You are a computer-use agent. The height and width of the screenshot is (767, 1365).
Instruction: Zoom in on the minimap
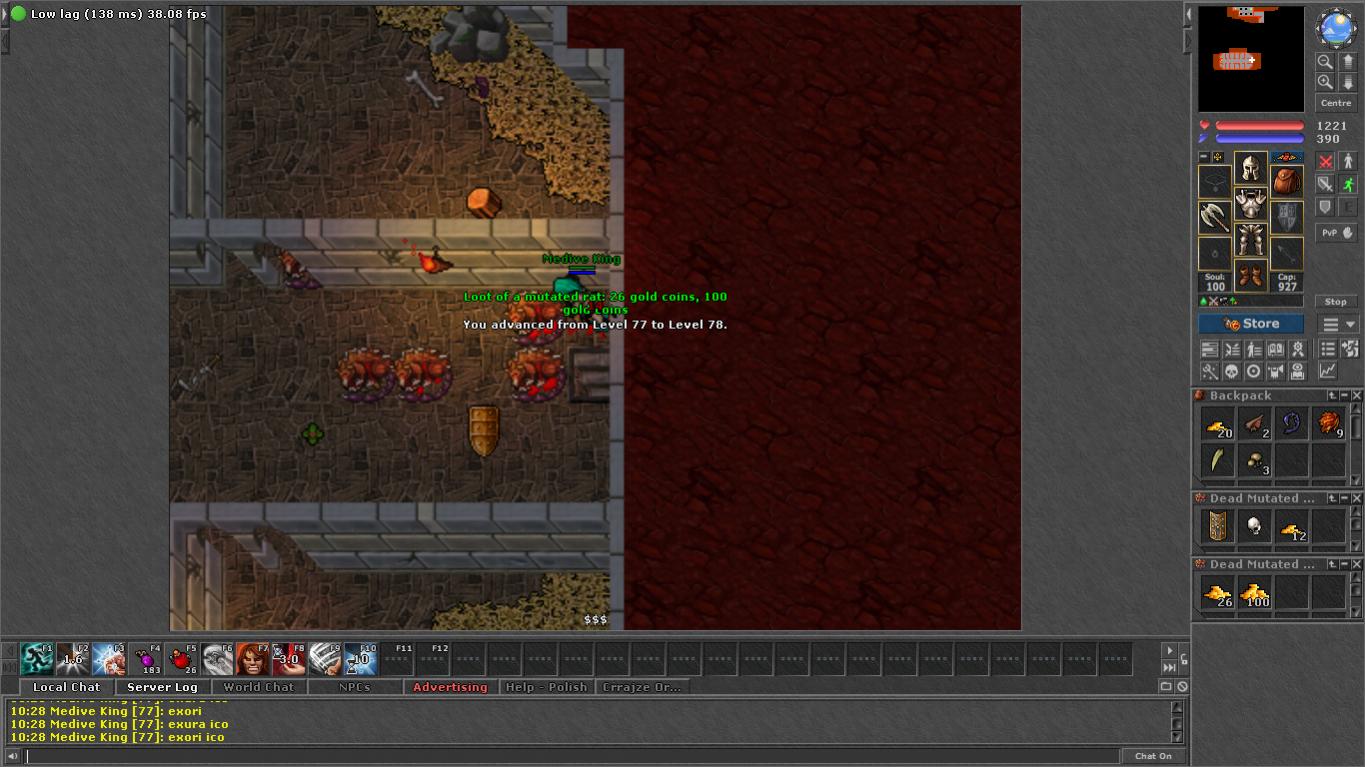click(x=1325, y=82)
